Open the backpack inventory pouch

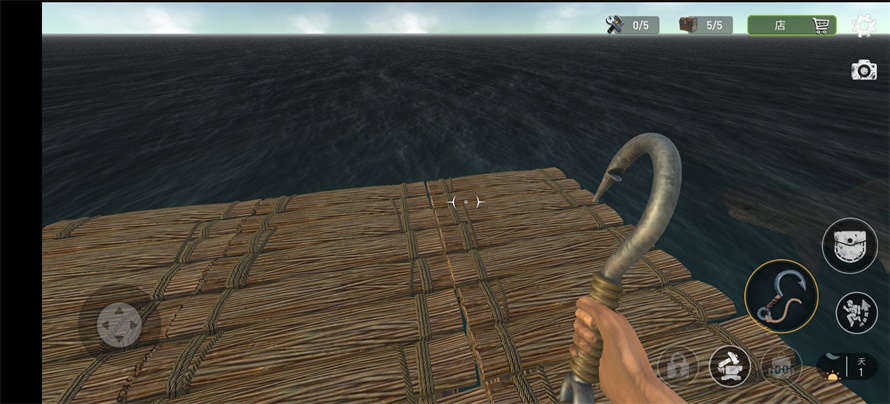849,245
